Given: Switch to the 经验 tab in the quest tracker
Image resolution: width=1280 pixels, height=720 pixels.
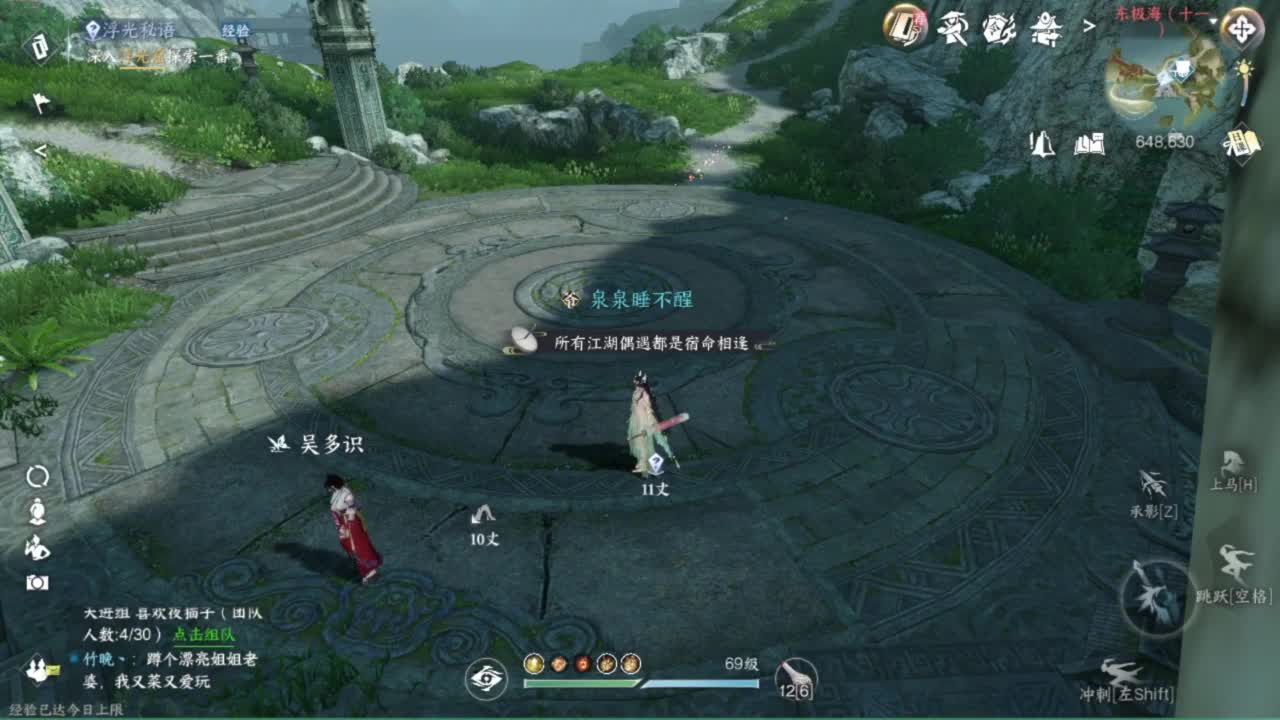Looking at the screenshot, I should 235,30.
